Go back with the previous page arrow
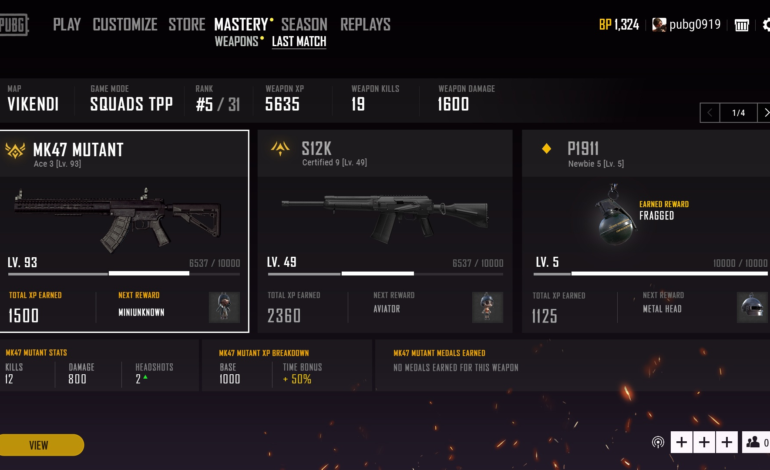Screen dimensions: 770x470 (711, 113)
